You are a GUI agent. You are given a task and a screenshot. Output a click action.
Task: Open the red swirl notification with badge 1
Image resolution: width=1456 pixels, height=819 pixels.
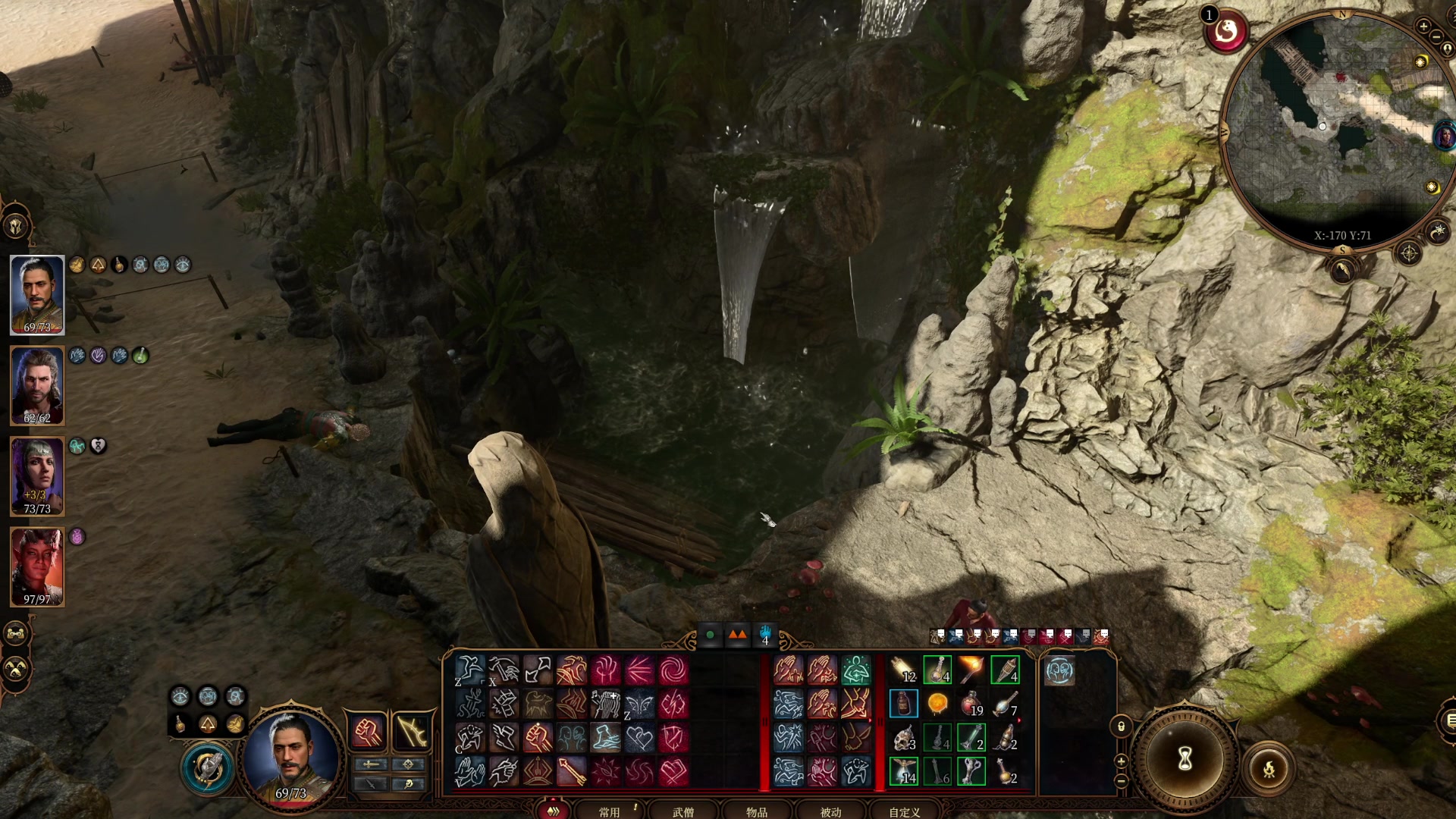click(1226, 32)
